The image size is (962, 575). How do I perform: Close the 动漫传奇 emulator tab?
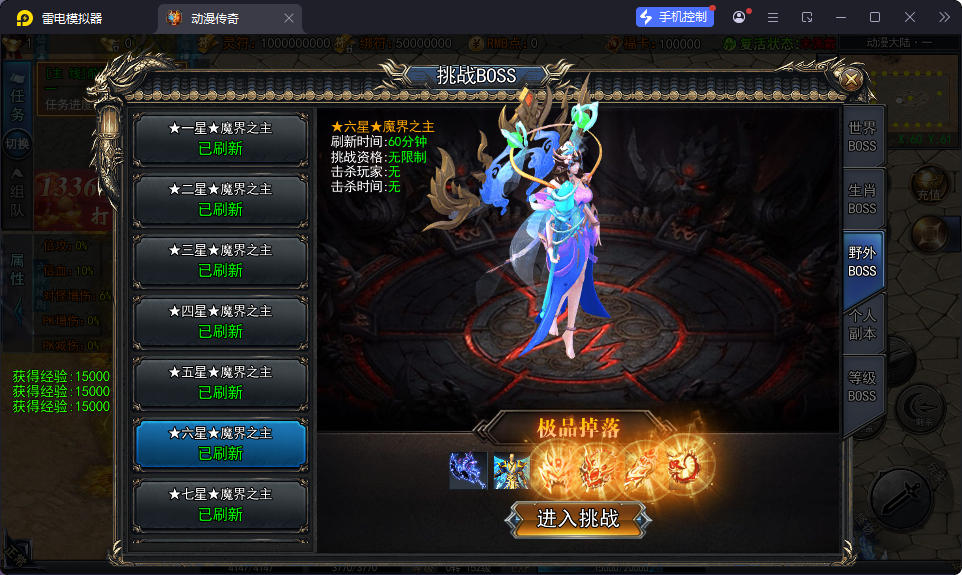tap(289, 18)
